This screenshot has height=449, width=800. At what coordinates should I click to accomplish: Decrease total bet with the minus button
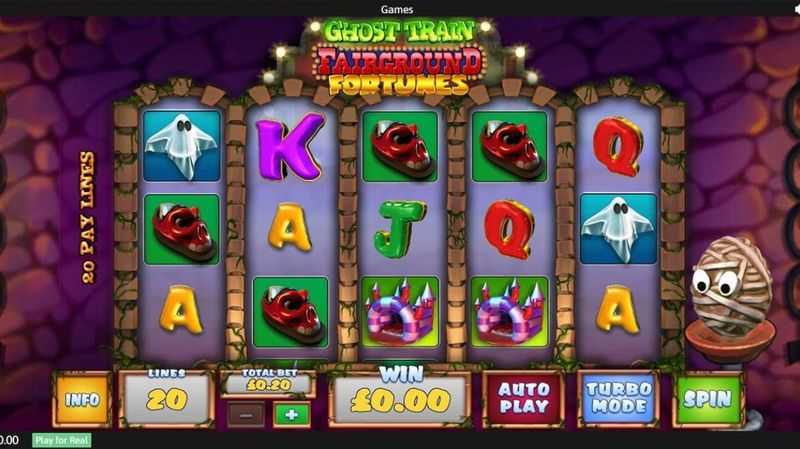(246, 414)
